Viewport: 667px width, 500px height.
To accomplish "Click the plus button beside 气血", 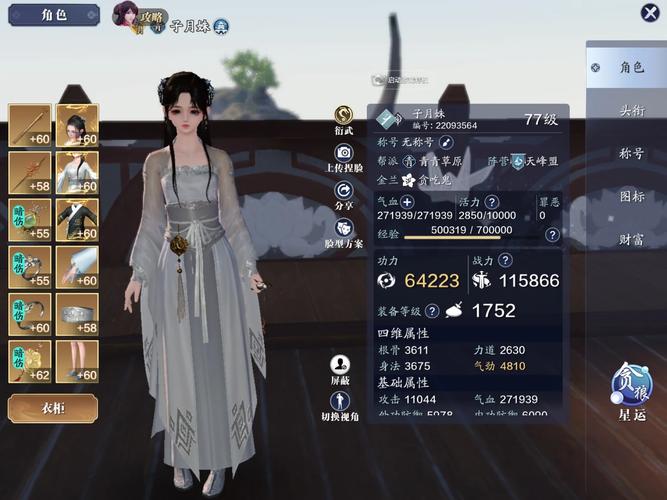I will (407, 201).
